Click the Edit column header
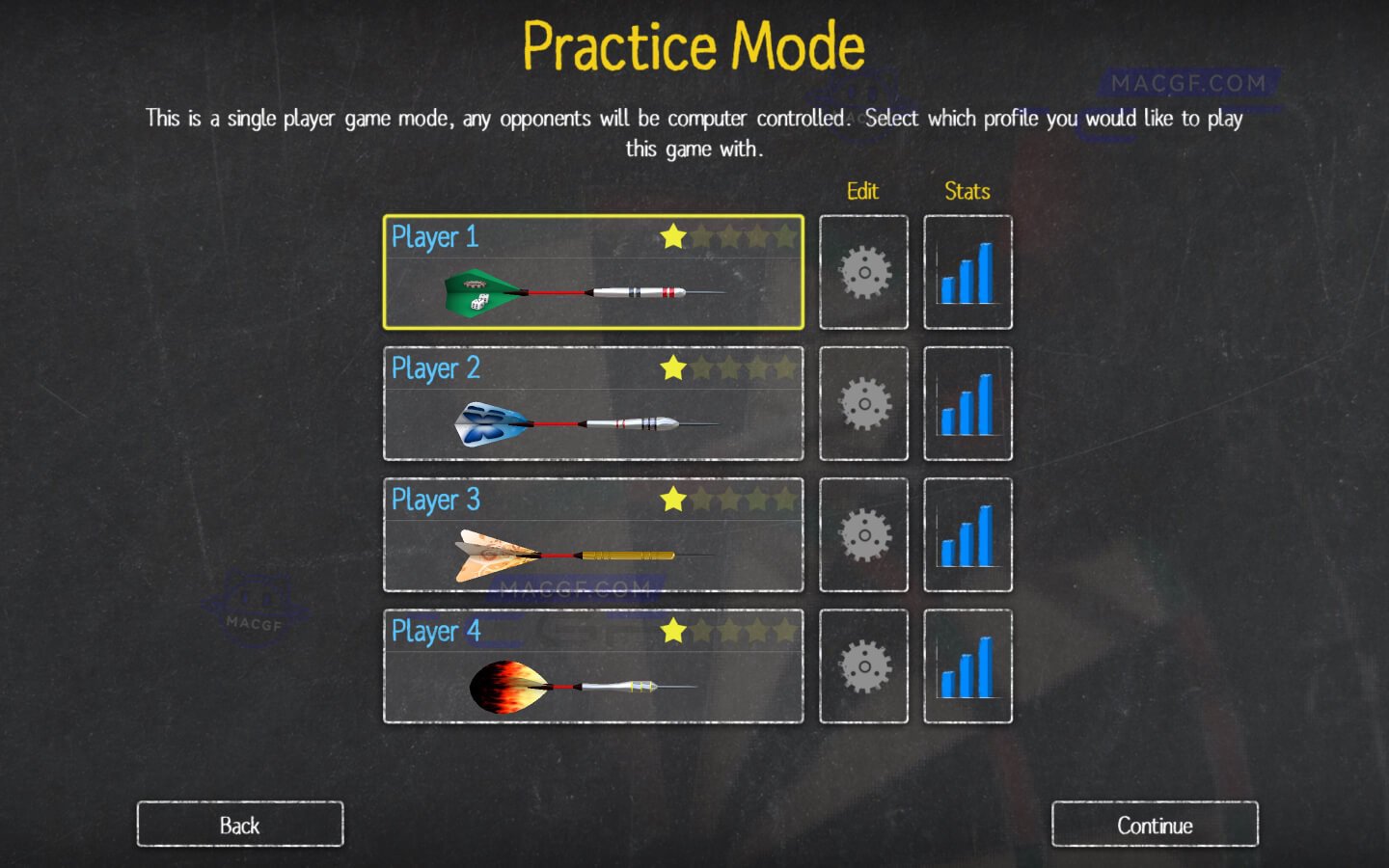The width and height of the screenshot is (1389, 868). tap(862, 191)
